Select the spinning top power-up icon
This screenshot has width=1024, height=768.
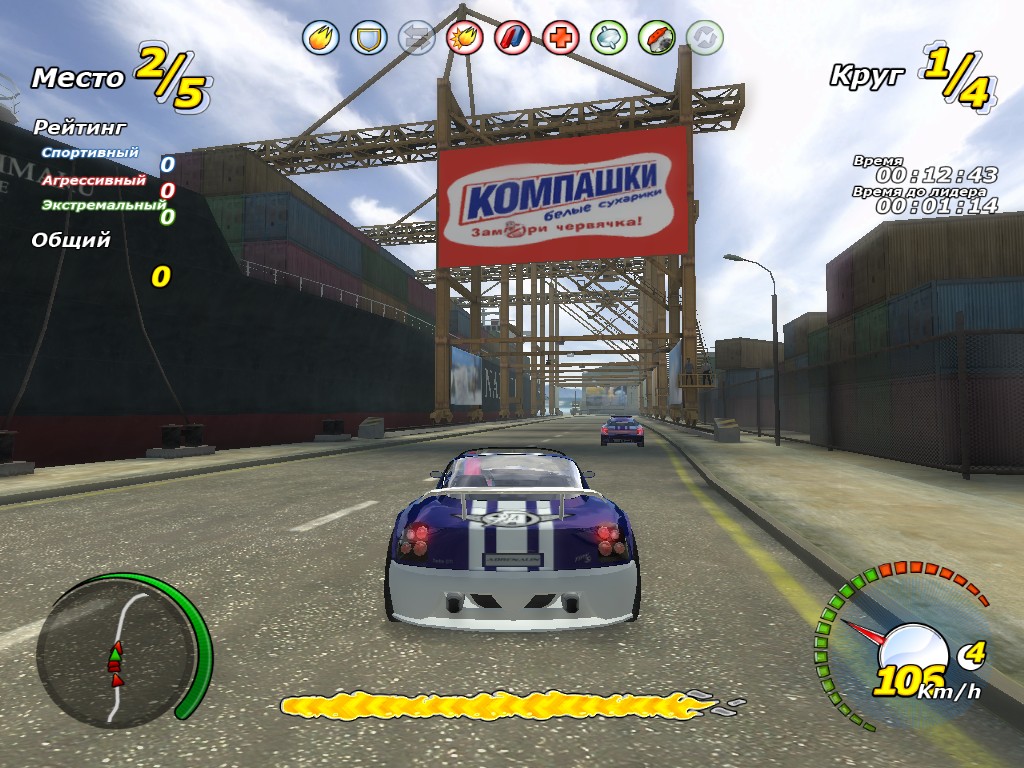(x=609, y=38)
